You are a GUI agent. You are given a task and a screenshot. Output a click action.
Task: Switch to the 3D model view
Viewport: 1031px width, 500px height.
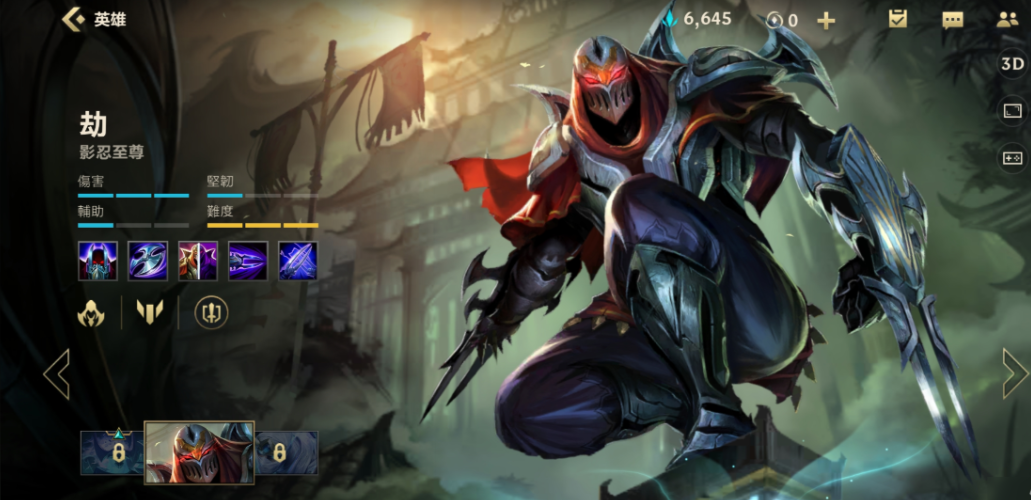(1012, 64)
